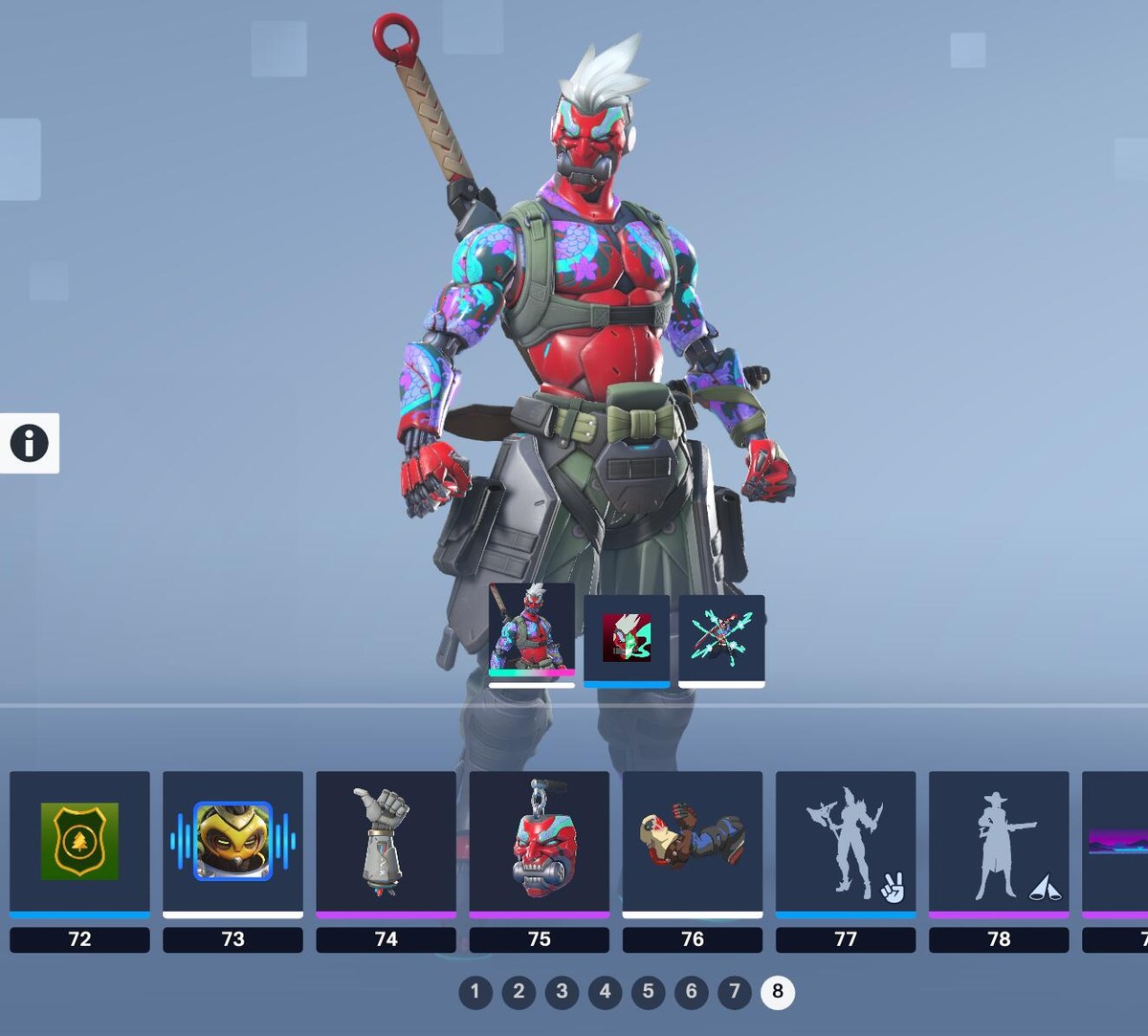
Task: Select the tier 72 forest badge reward
Action: 79,842
